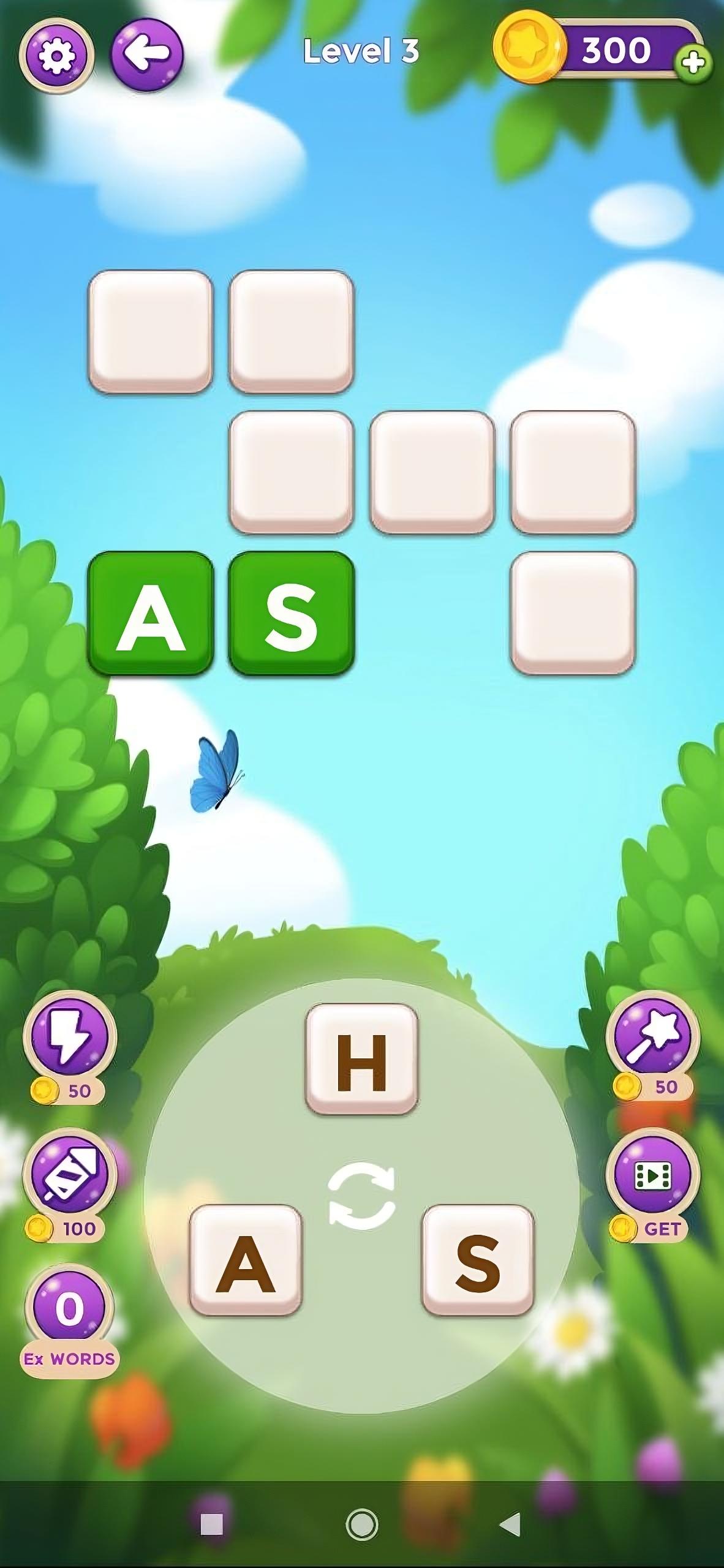Viewport: 724px width, 1568px height.
Task: Open the Ex Words bonus list
Action: click(x=69, y=1311)
